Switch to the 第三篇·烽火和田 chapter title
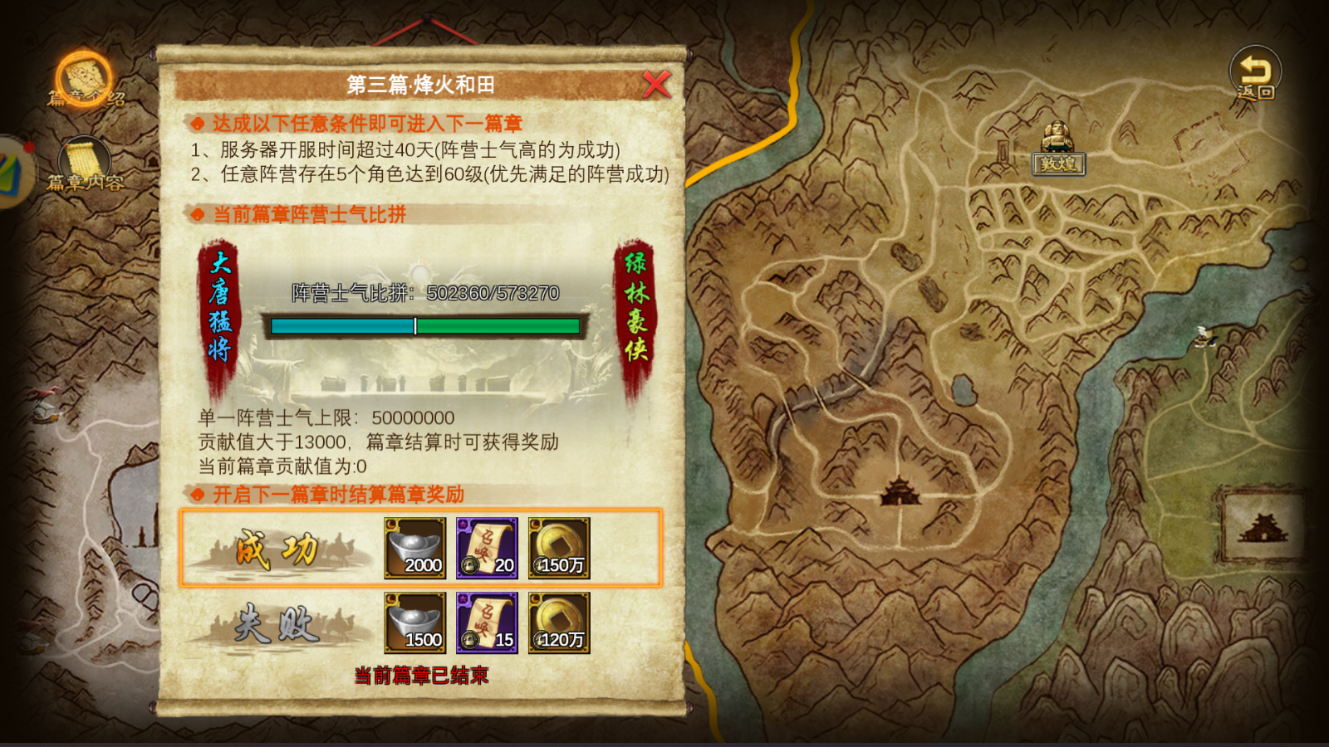 420,84
